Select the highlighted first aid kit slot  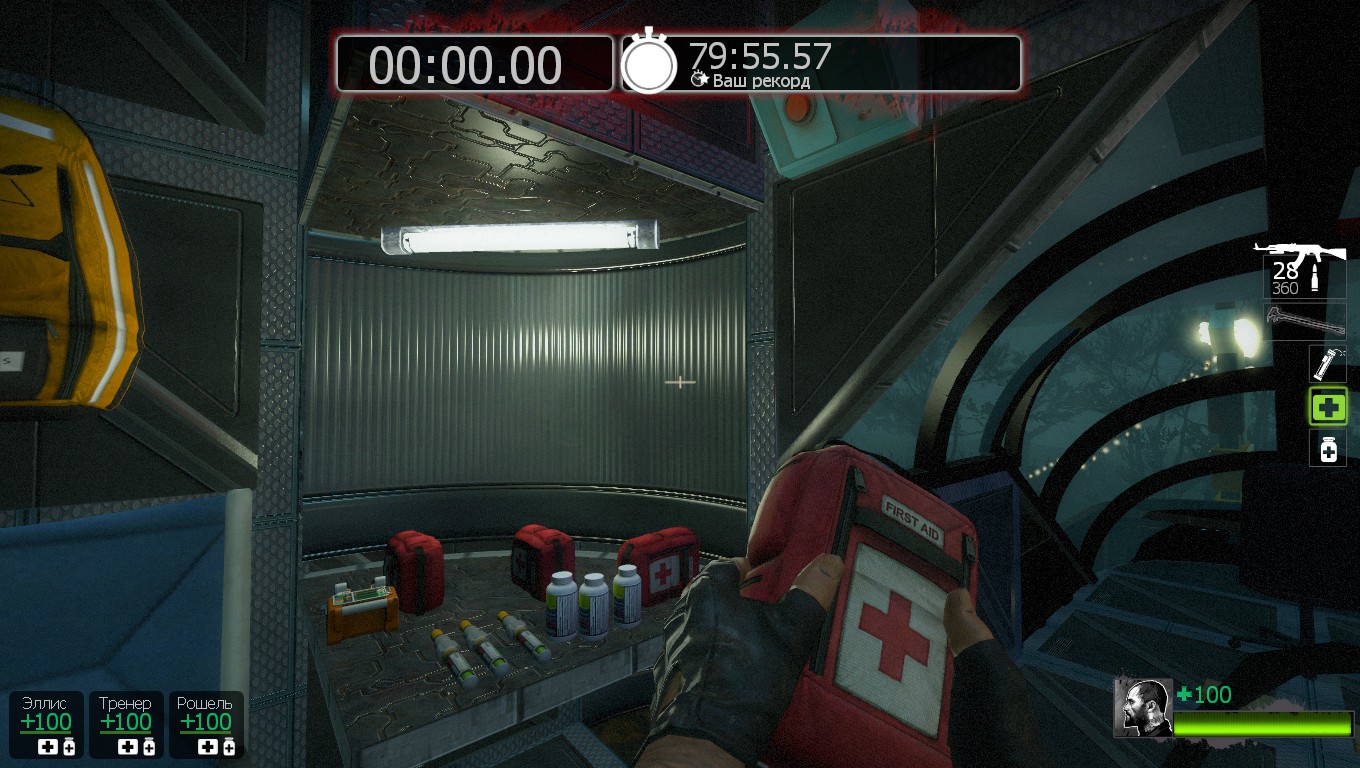tap(1328, 406)
